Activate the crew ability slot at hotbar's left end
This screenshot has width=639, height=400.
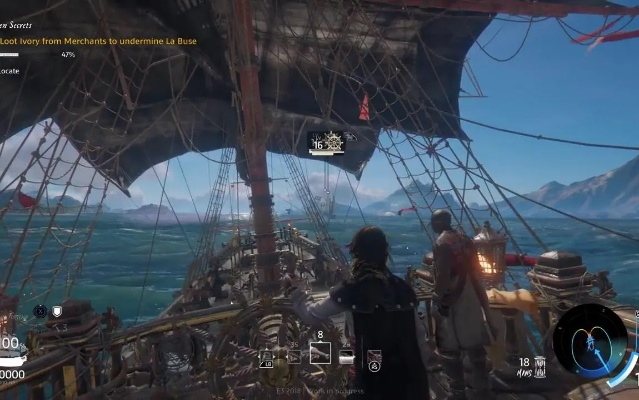266,356
